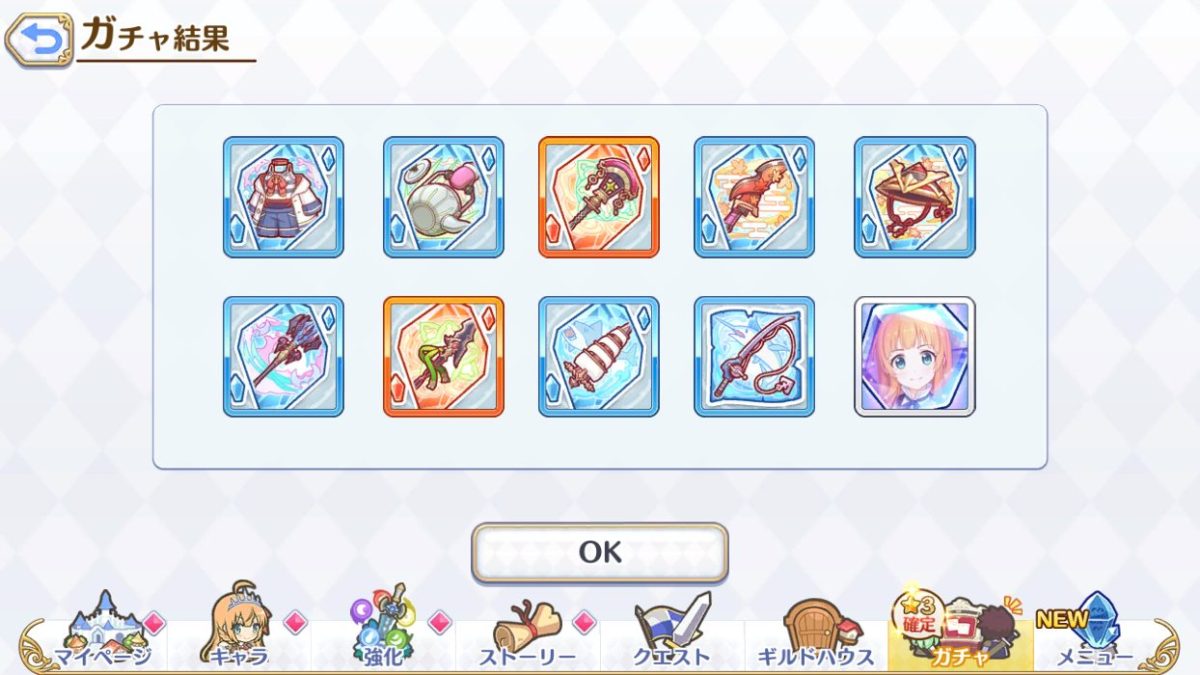The height and width of the screenshot is (675, 1200).
Task: Select the striped drill lance result
Action: (x=599, y=356)
